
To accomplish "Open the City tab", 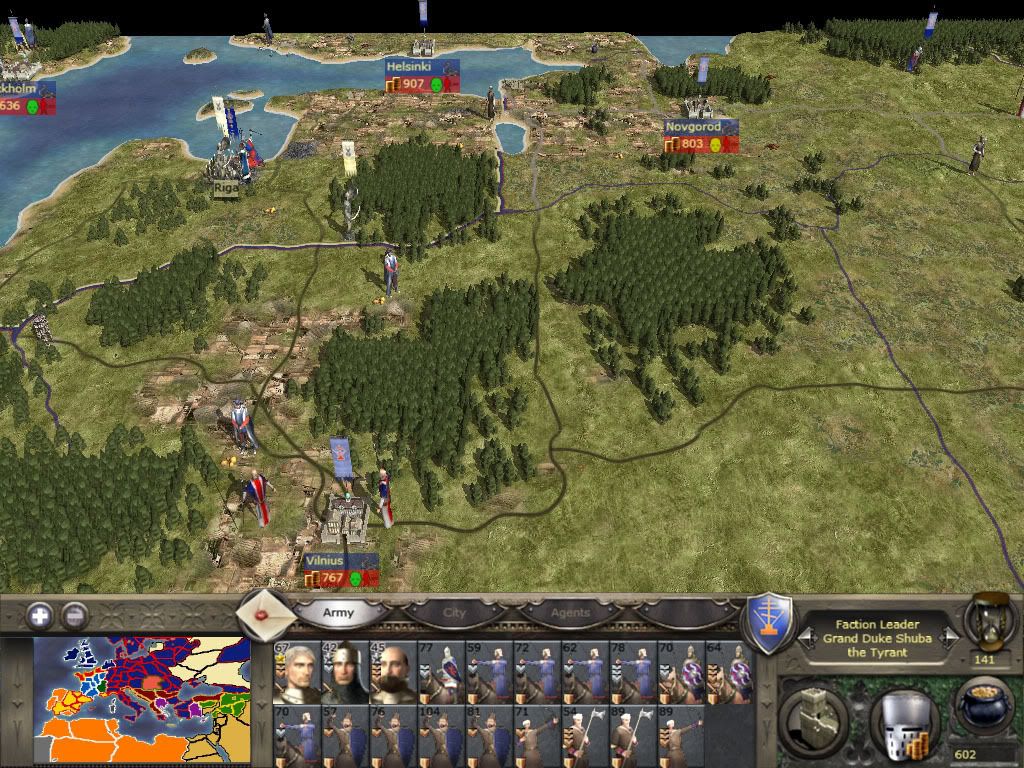I will pyautogui.click(x=455, y=612).
